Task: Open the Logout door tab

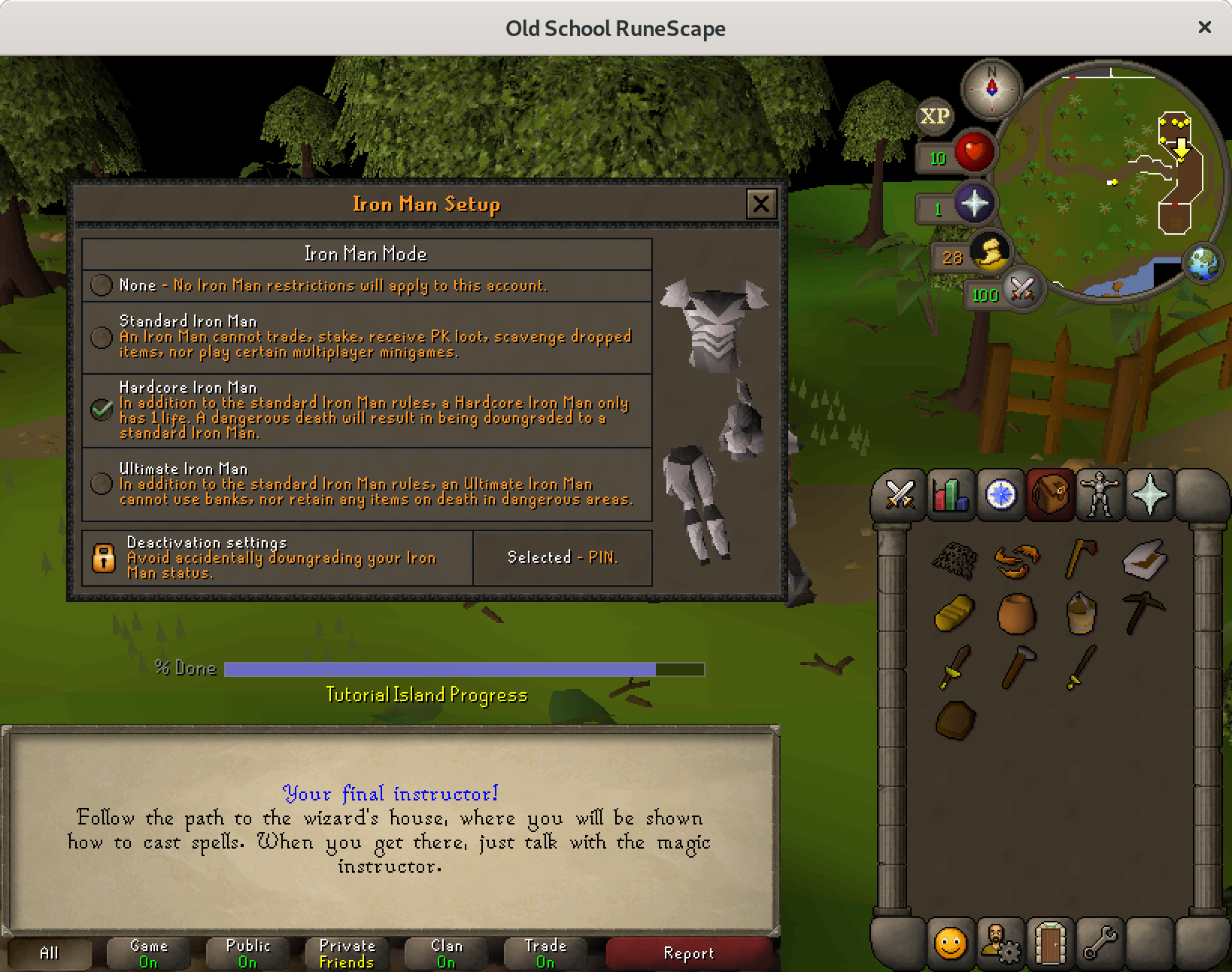Action: 1050,942
